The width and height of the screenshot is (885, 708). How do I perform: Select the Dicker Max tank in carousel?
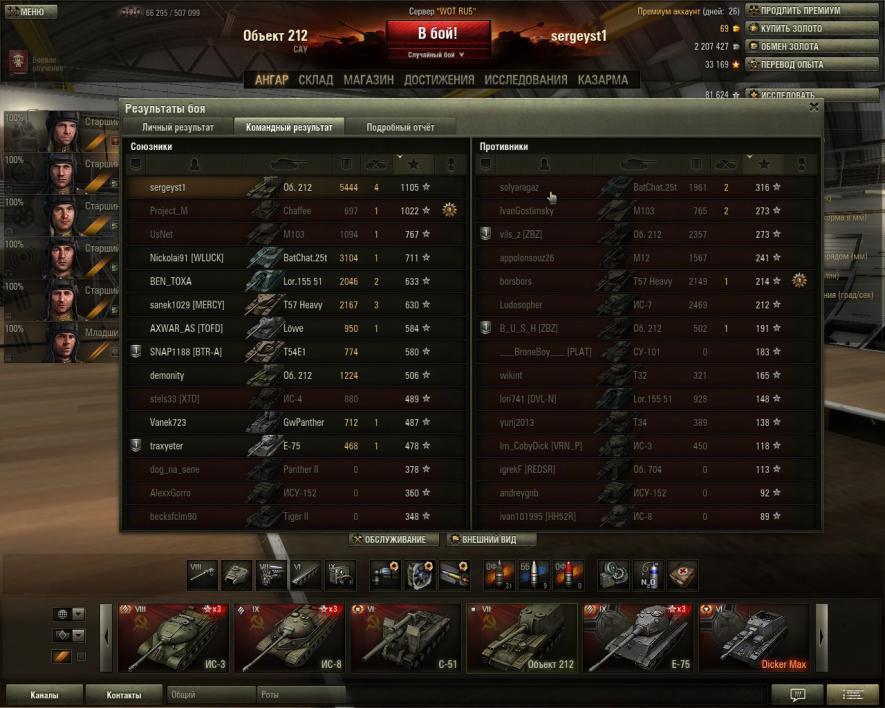754,638
